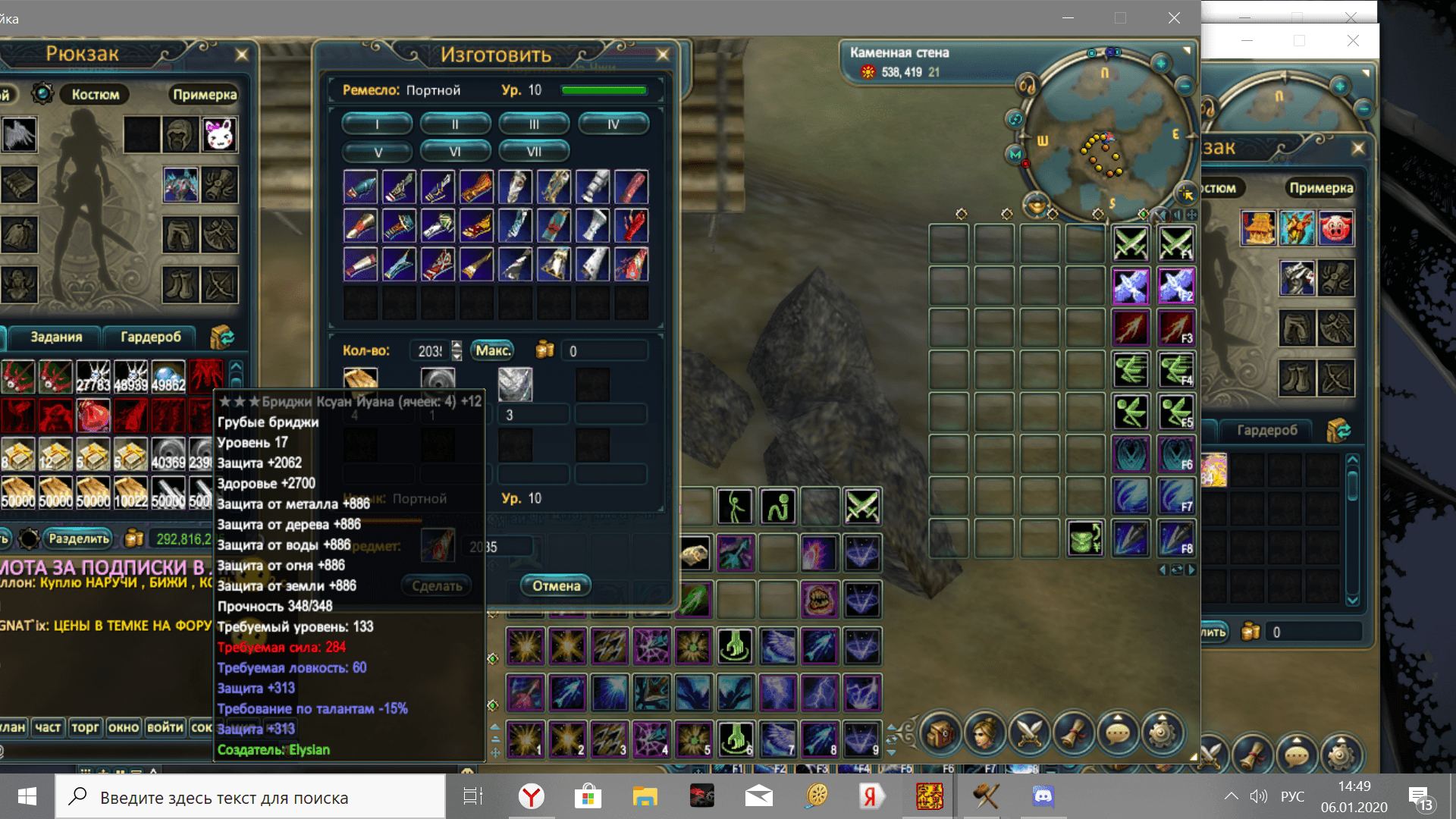Switch to the Гардероб tab
Viewport: 1456px width, 819px height.
click(x=150, y=337)
